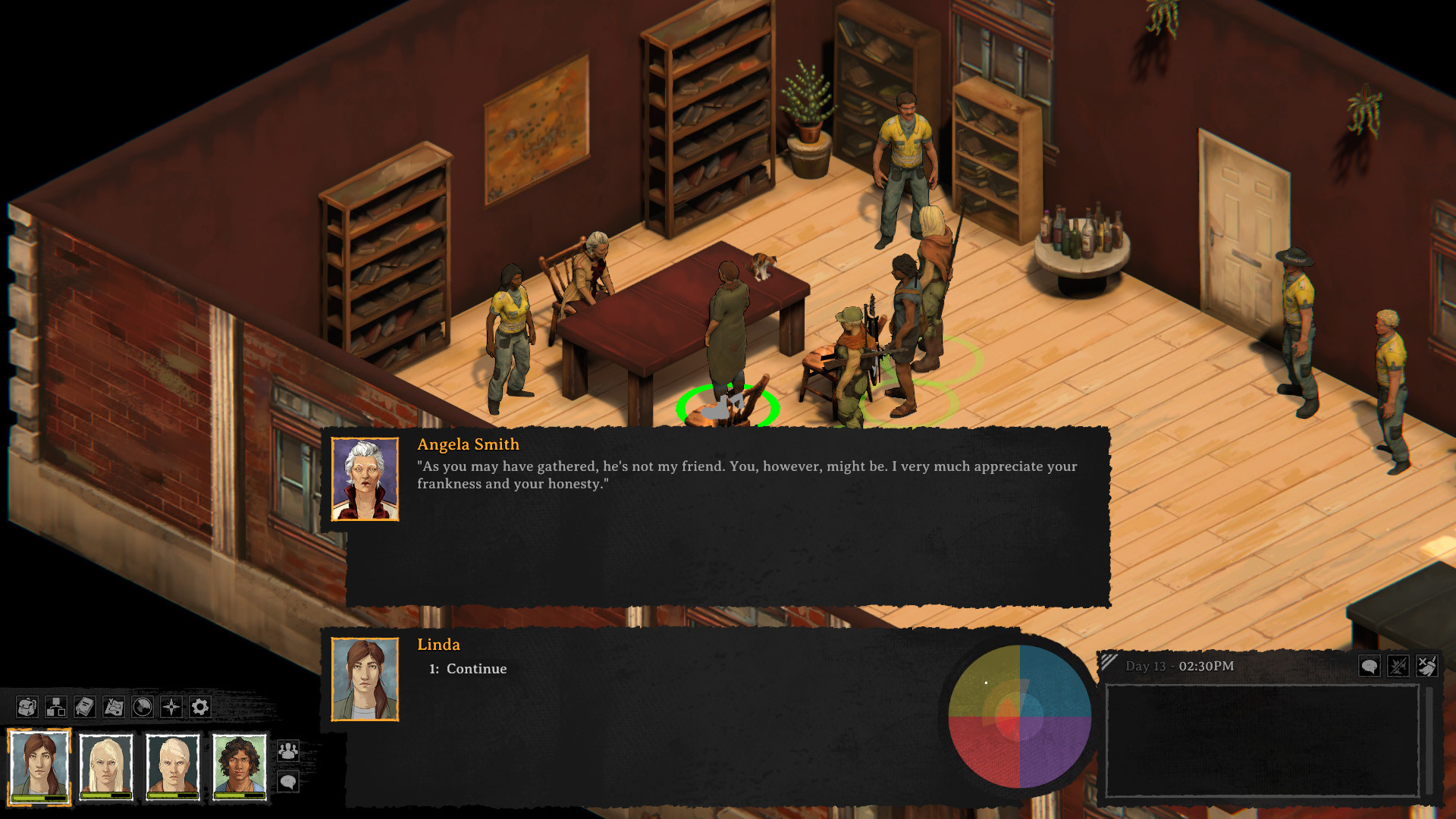Open the party management panel
This screenshot has width=1456, height=819.
tap(289, 752)
